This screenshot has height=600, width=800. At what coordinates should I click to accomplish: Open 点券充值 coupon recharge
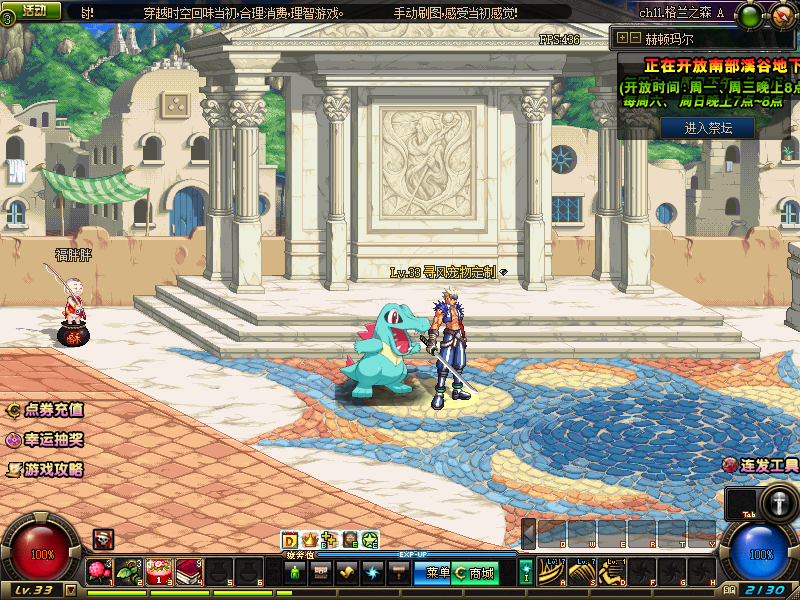(x=45, y=410)
